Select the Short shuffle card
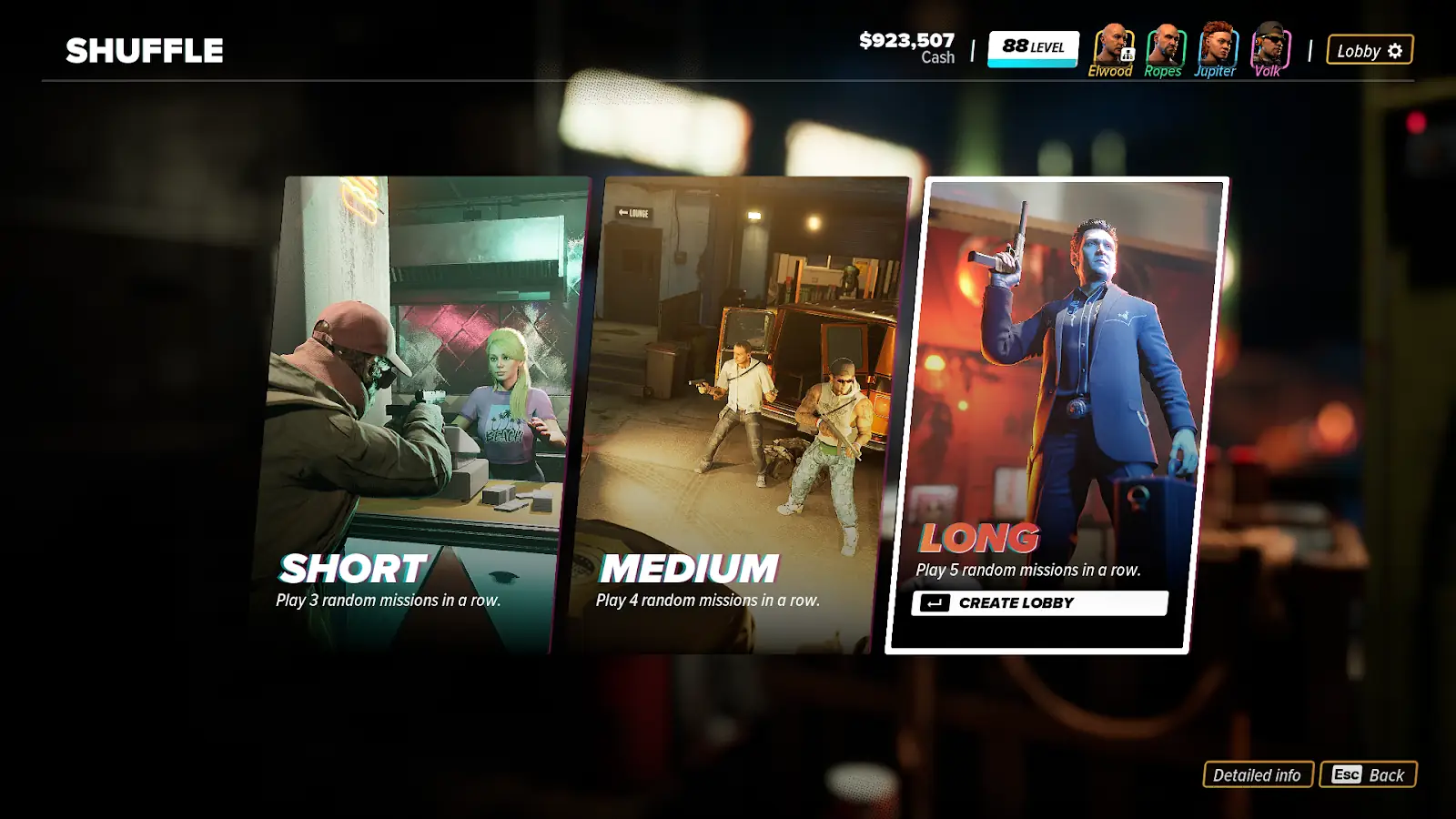Screen dimensions: 1456x819 pos(419,414)
